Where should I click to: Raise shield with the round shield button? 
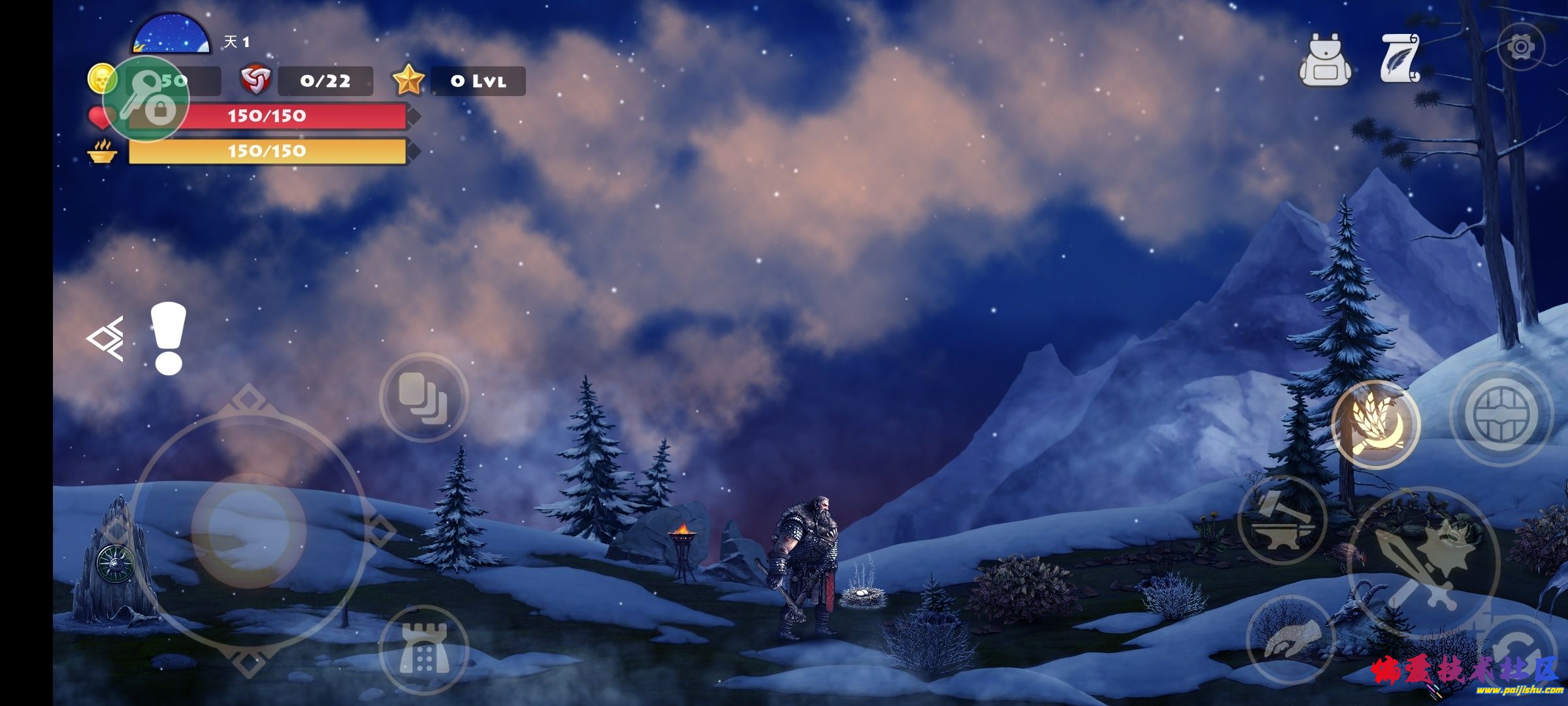(1501, 414)
